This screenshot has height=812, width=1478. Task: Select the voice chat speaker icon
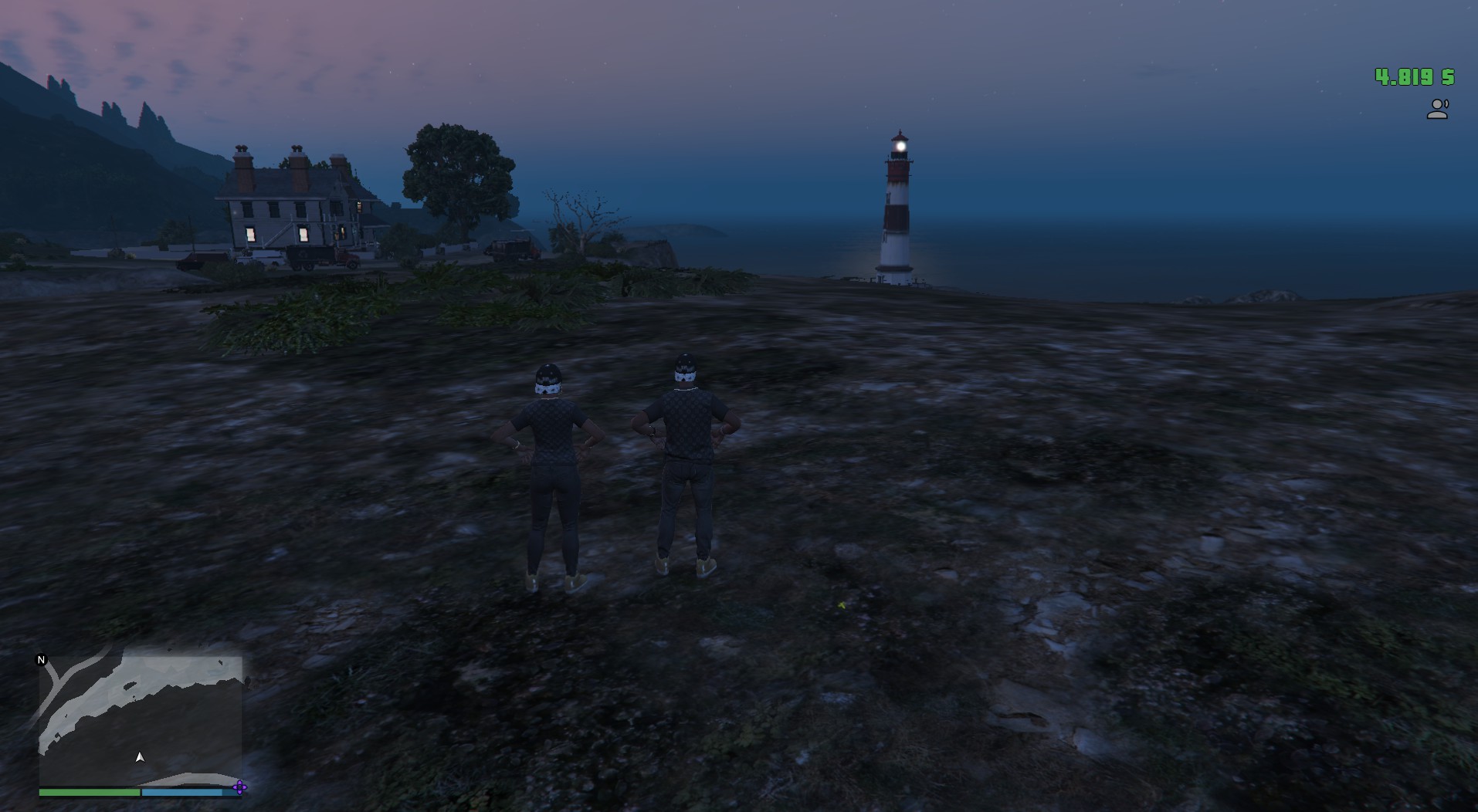[x=1437, y=110]
